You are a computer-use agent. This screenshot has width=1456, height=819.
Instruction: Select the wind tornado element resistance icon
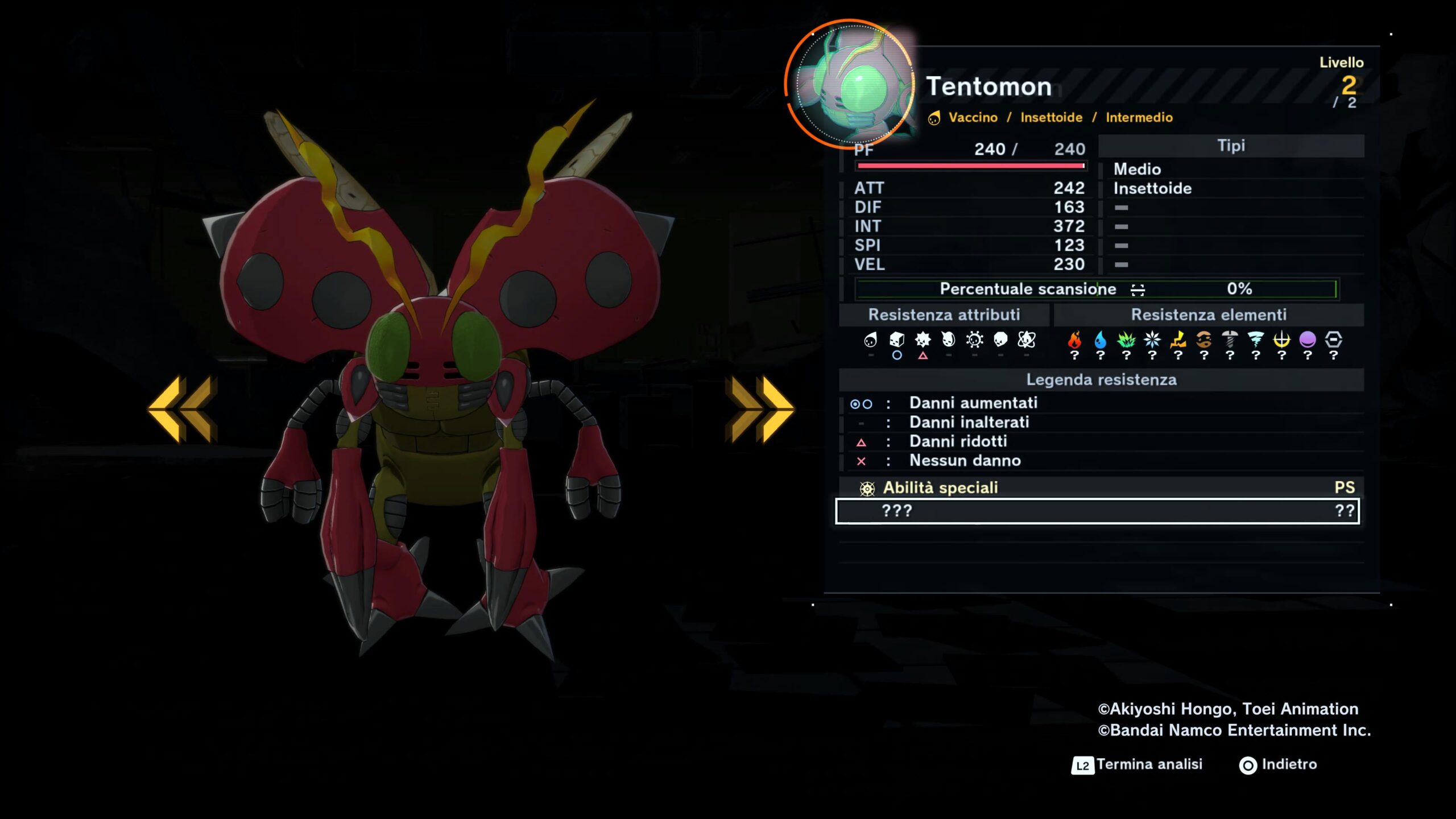(x=1256, y=340)
